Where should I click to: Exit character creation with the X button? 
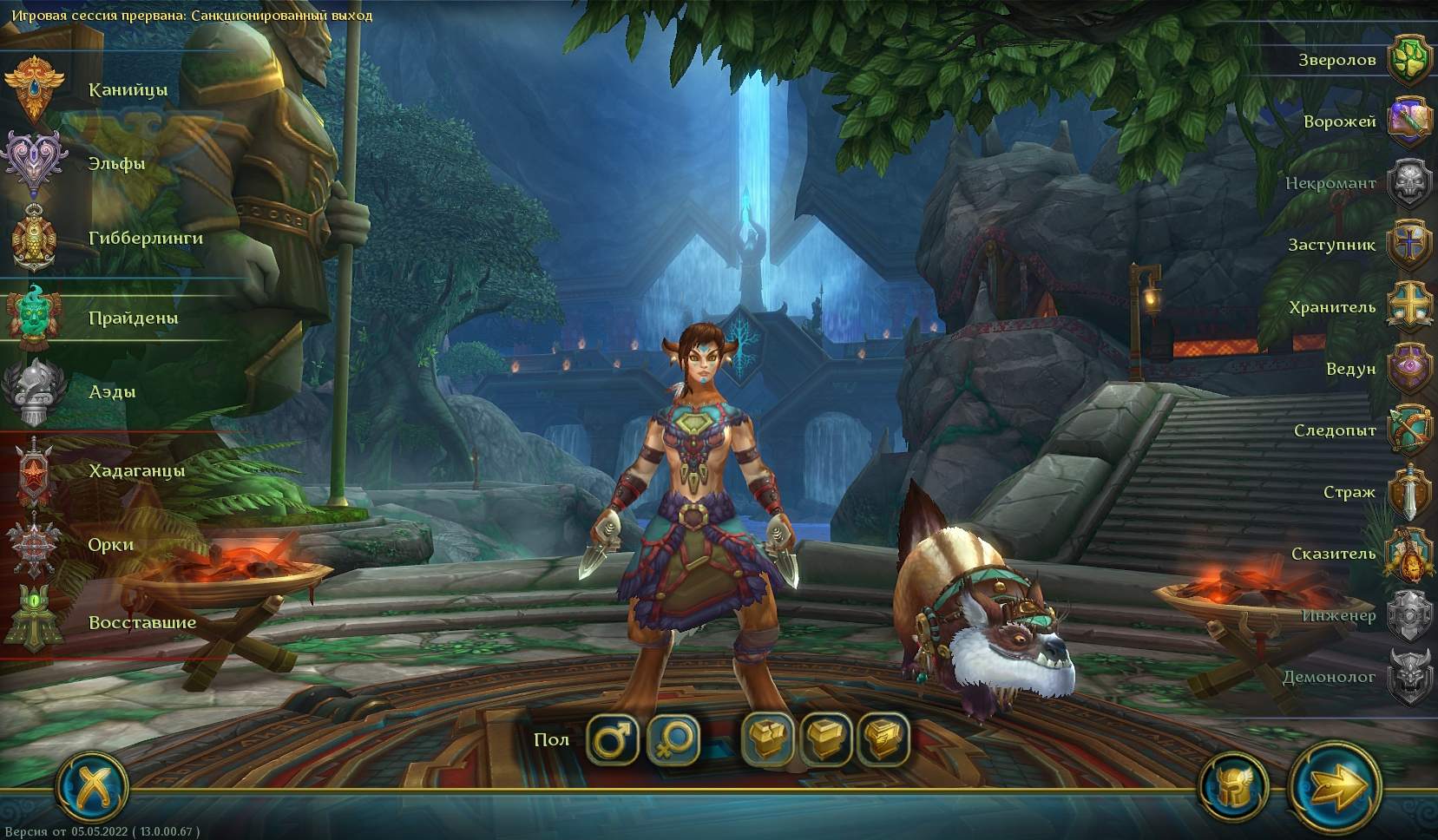(x=92, y=788)
